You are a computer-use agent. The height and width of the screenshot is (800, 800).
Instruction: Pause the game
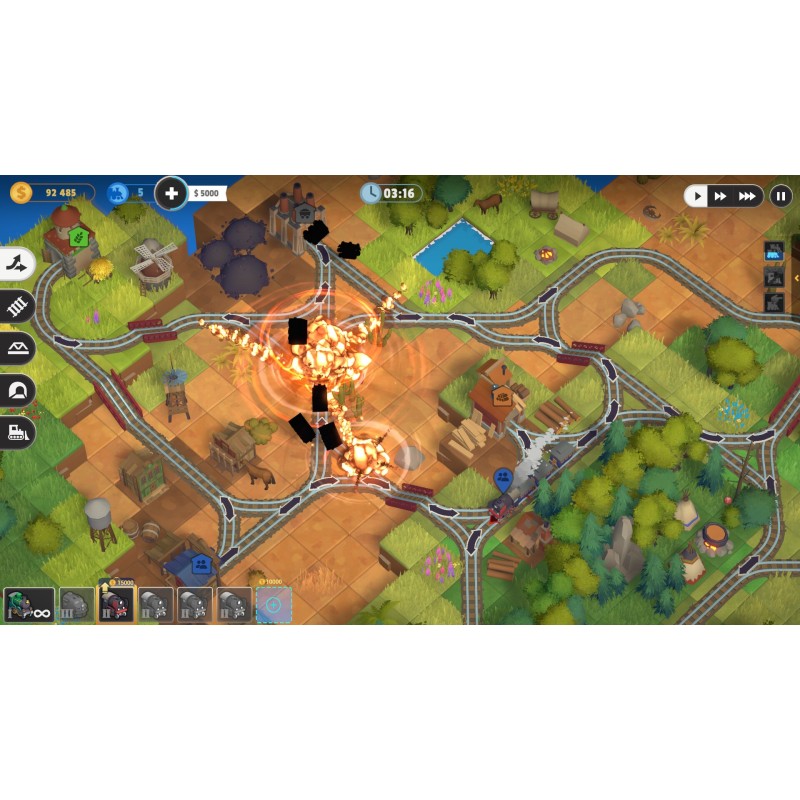(x=781, y=196)
